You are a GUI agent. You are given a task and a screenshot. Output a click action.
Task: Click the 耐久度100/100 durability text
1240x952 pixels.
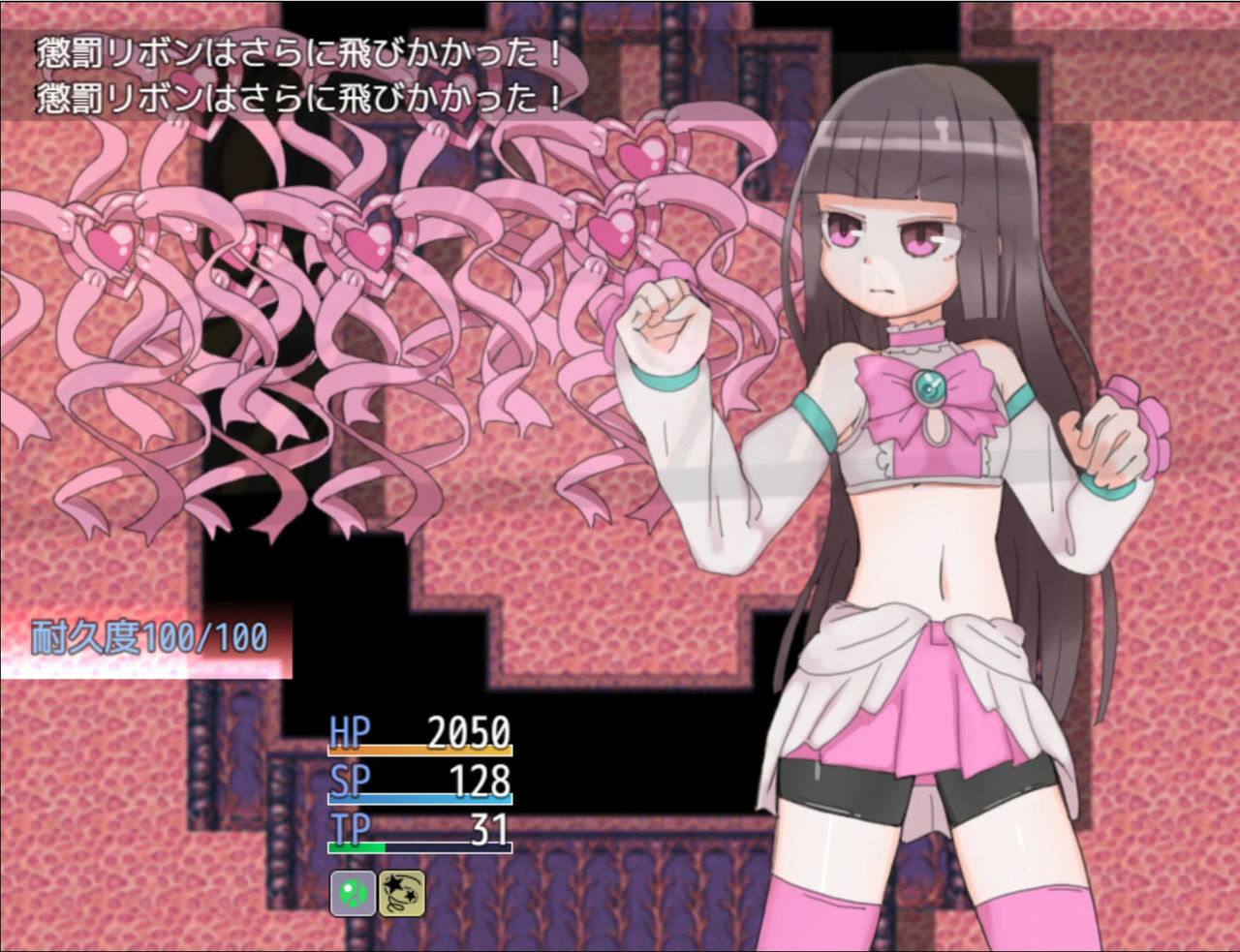(147, 637)
